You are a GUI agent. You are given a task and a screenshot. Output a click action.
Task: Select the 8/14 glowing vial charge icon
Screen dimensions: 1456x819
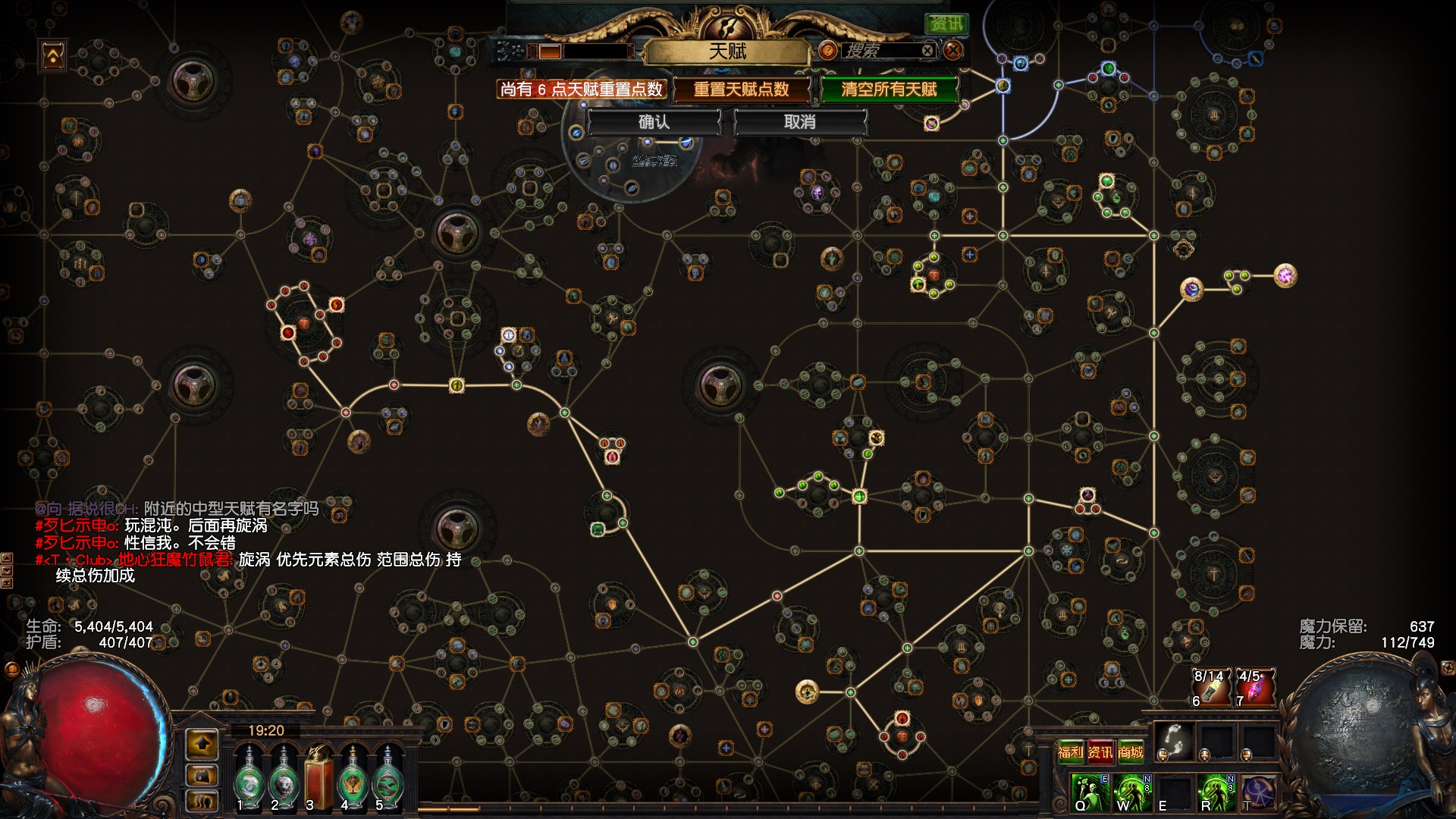[1211, 687]
